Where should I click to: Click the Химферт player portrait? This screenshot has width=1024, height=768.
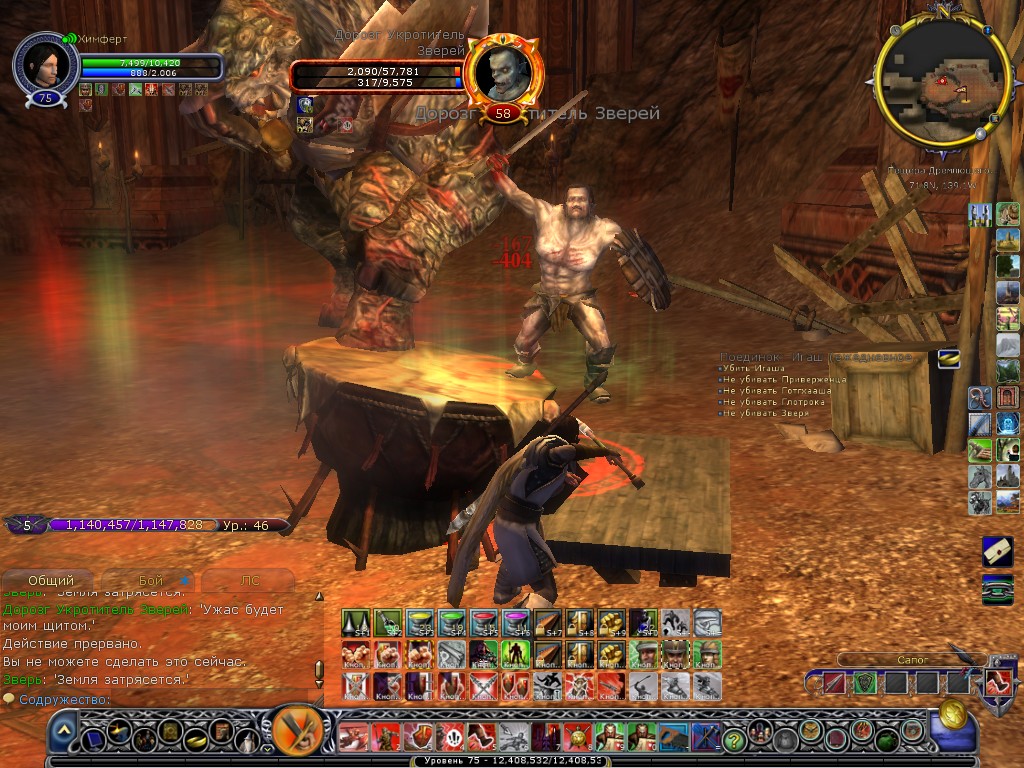pyautogui.click(x=46, y=65)
